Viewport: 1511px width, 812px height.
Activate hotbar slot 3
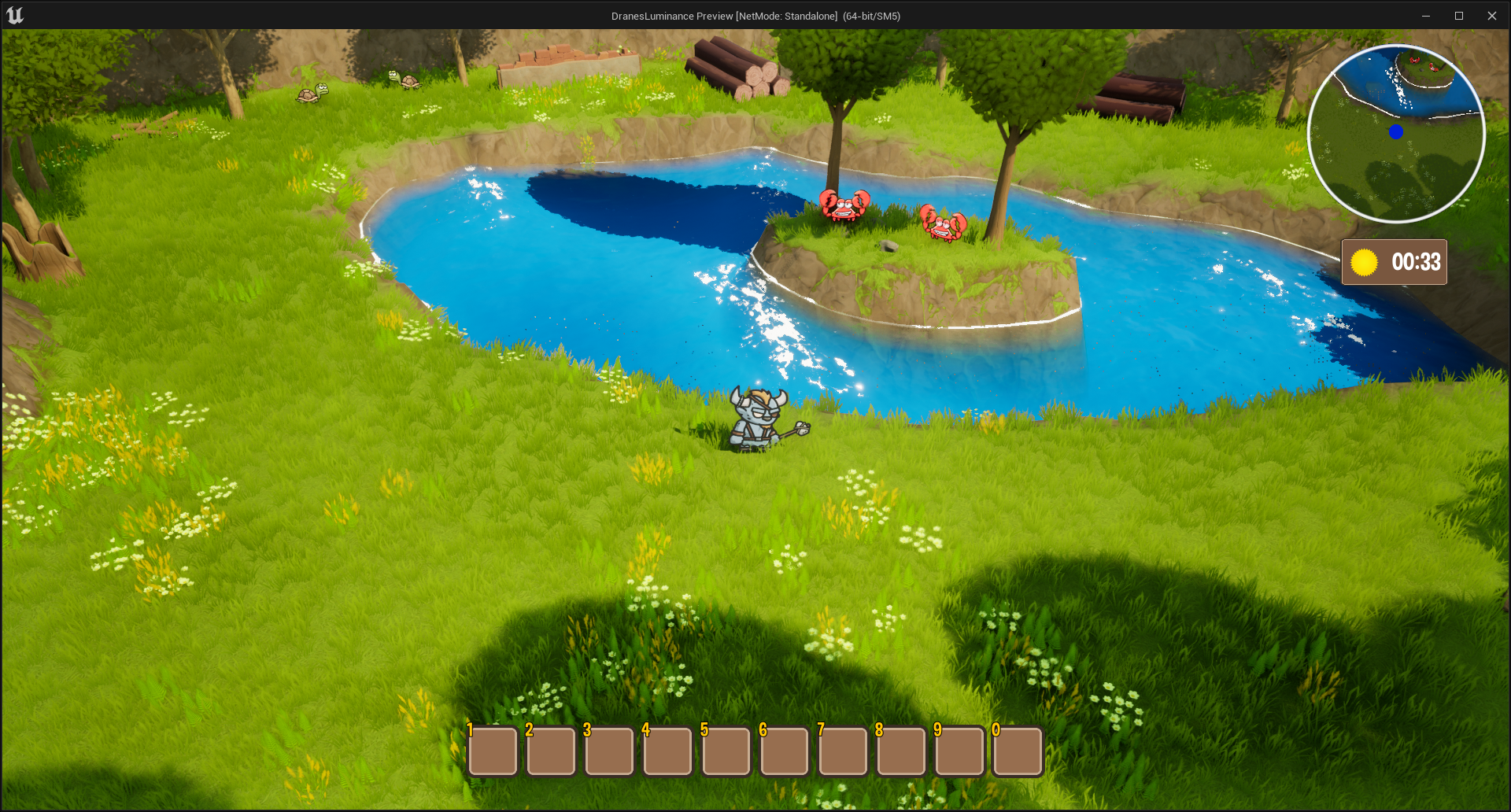coord(610,751)
